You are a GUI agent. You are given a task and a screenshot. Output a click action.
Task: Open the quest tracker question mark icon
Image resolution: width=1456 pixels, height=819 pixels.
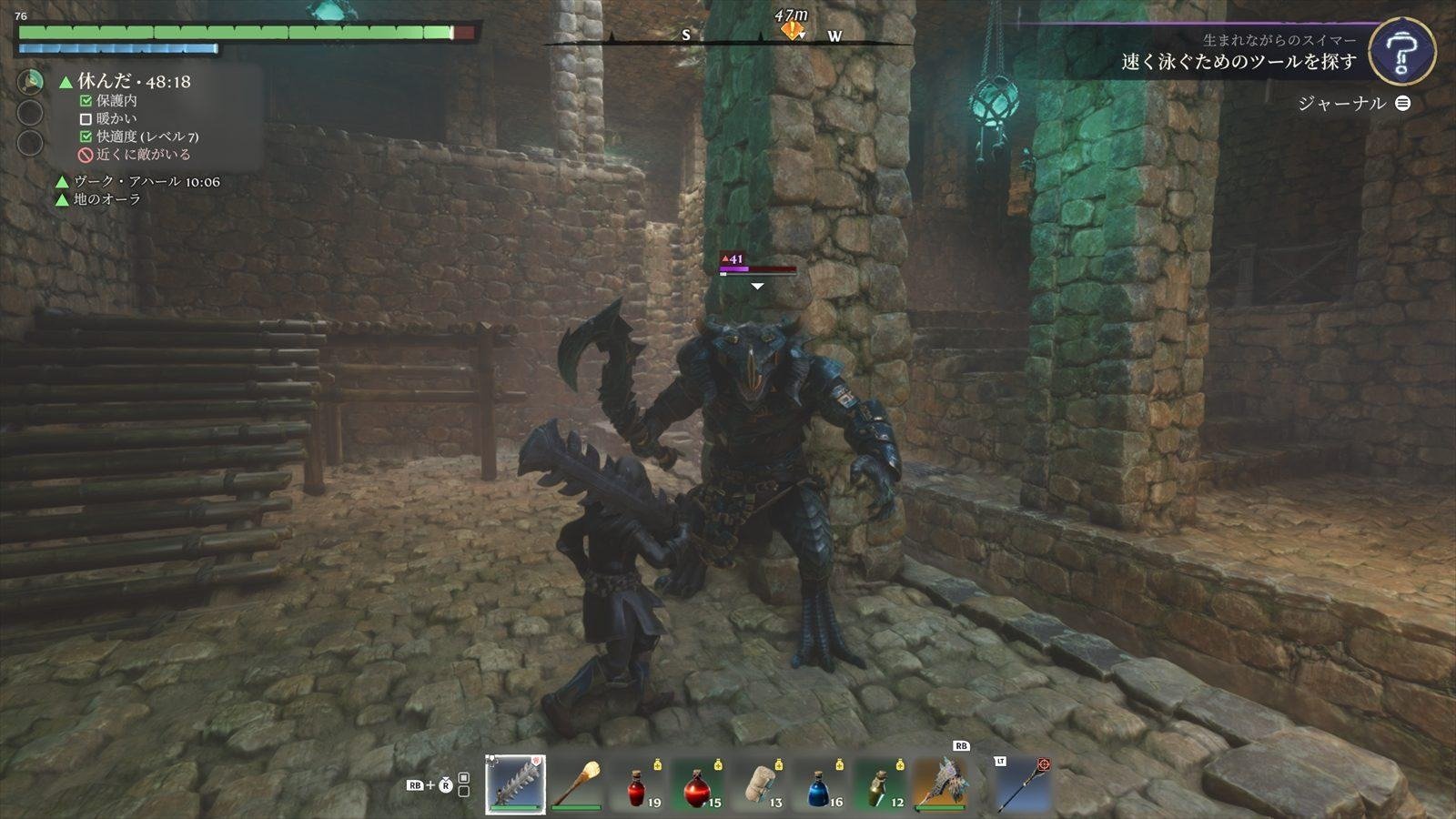click(1401, 52)
